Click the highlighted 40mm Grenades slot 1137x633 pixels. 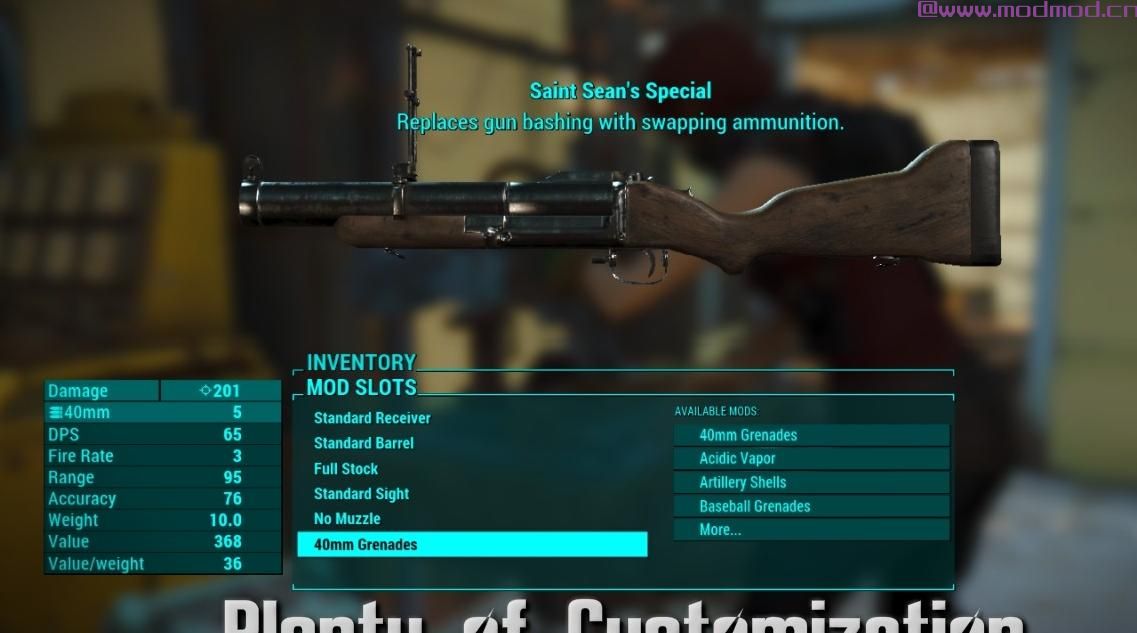tap(472, 544)
